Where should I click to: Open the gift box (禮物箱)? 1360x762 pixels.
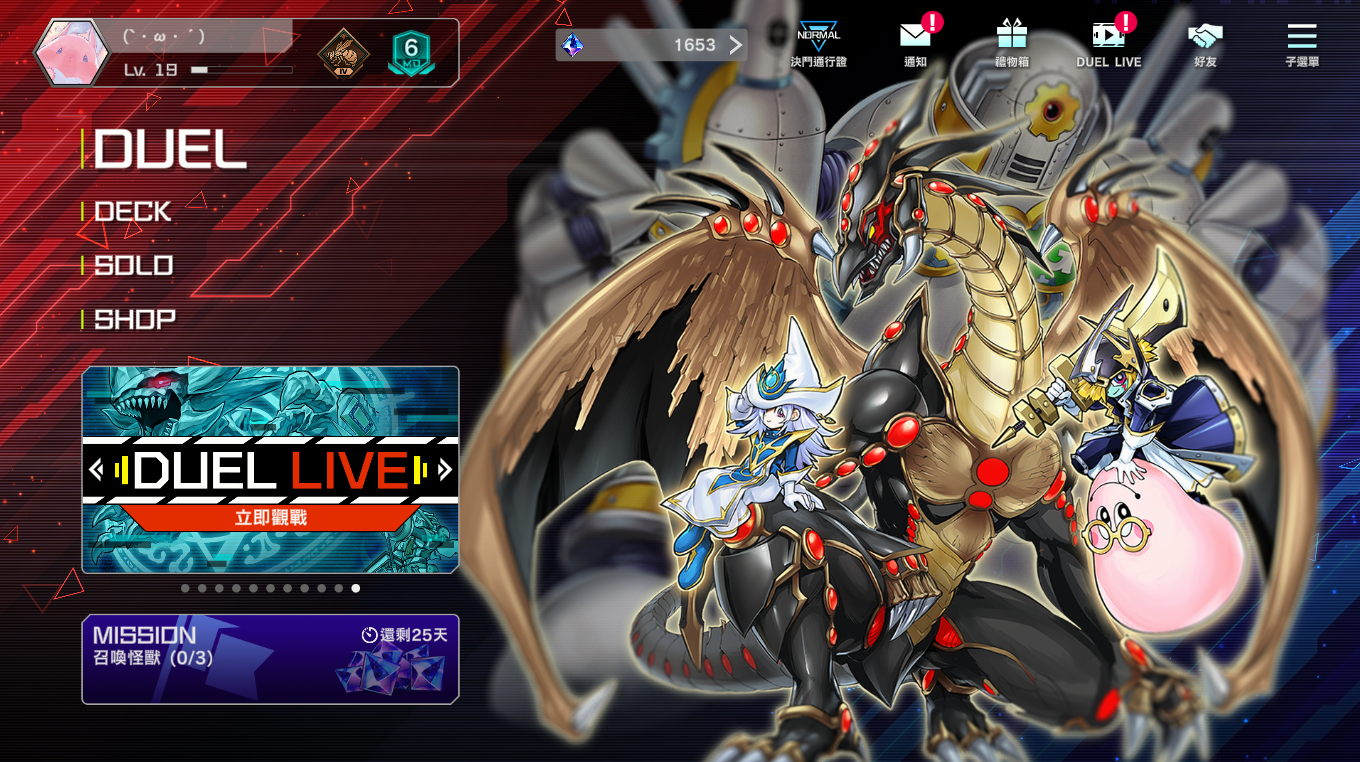click(x=1011, y=44)
